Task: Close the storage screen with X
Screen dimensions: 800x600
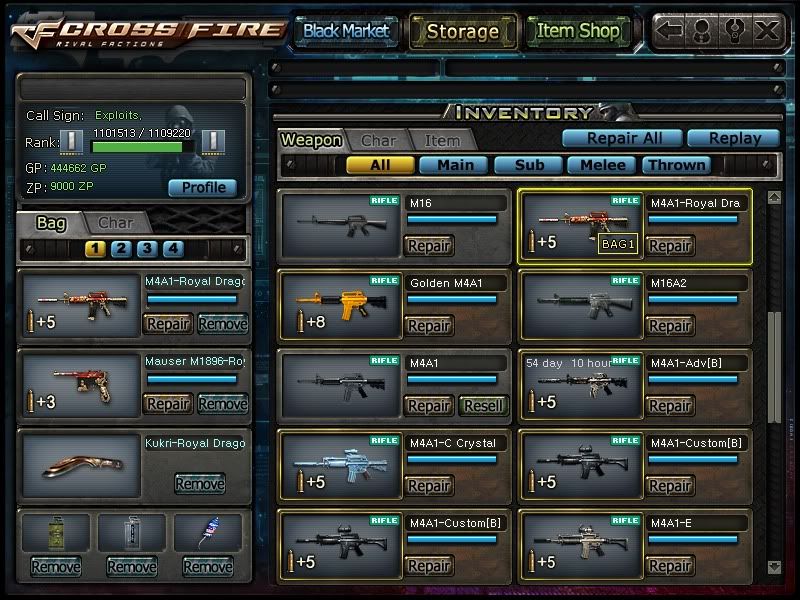Action: tap(766, 31)
